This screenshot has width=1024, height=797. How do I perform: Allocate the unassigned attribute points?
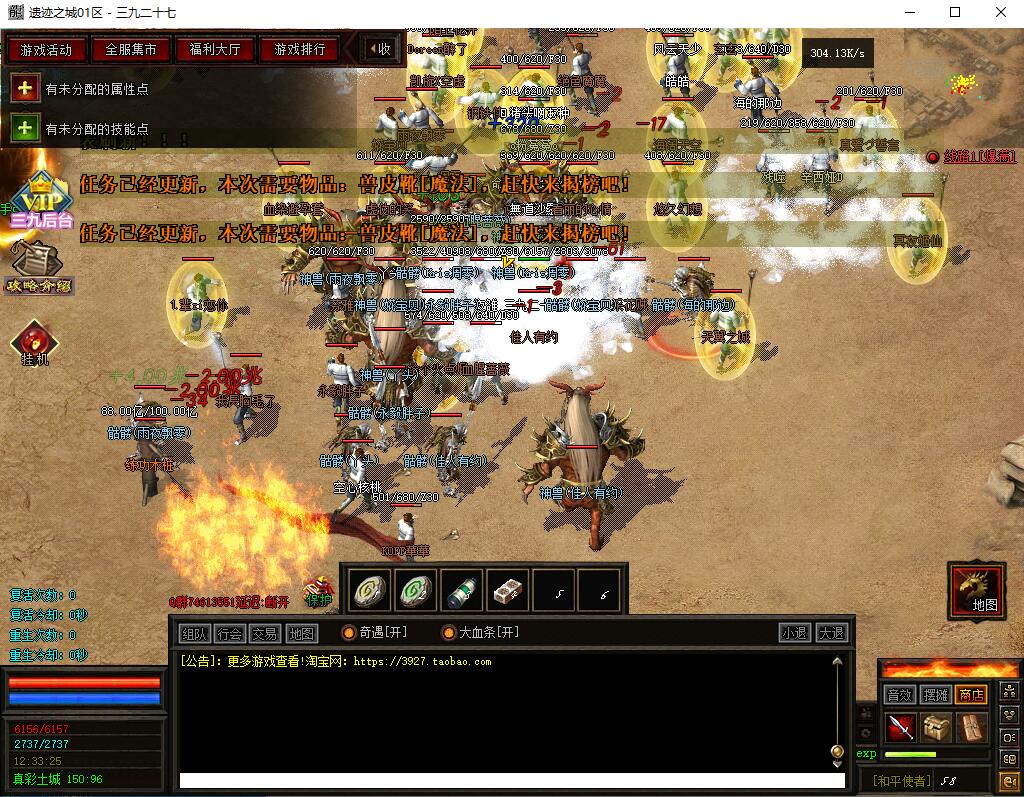pos(25,89)
